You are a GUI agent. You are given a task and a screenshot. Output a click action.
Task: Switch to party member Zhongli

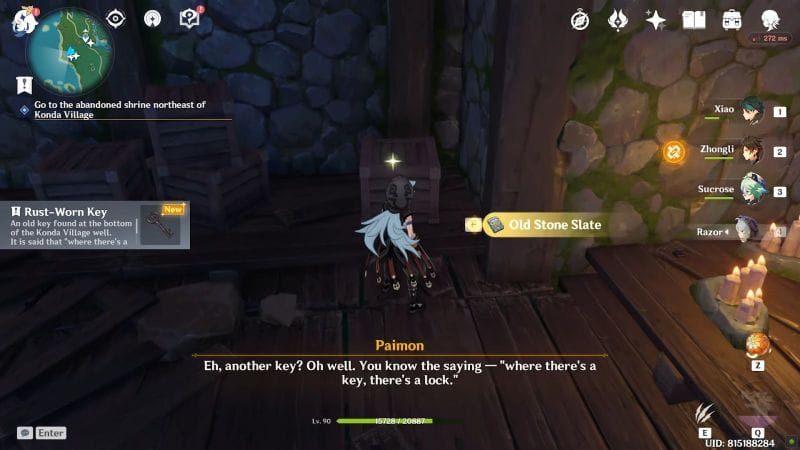[750, 151]
